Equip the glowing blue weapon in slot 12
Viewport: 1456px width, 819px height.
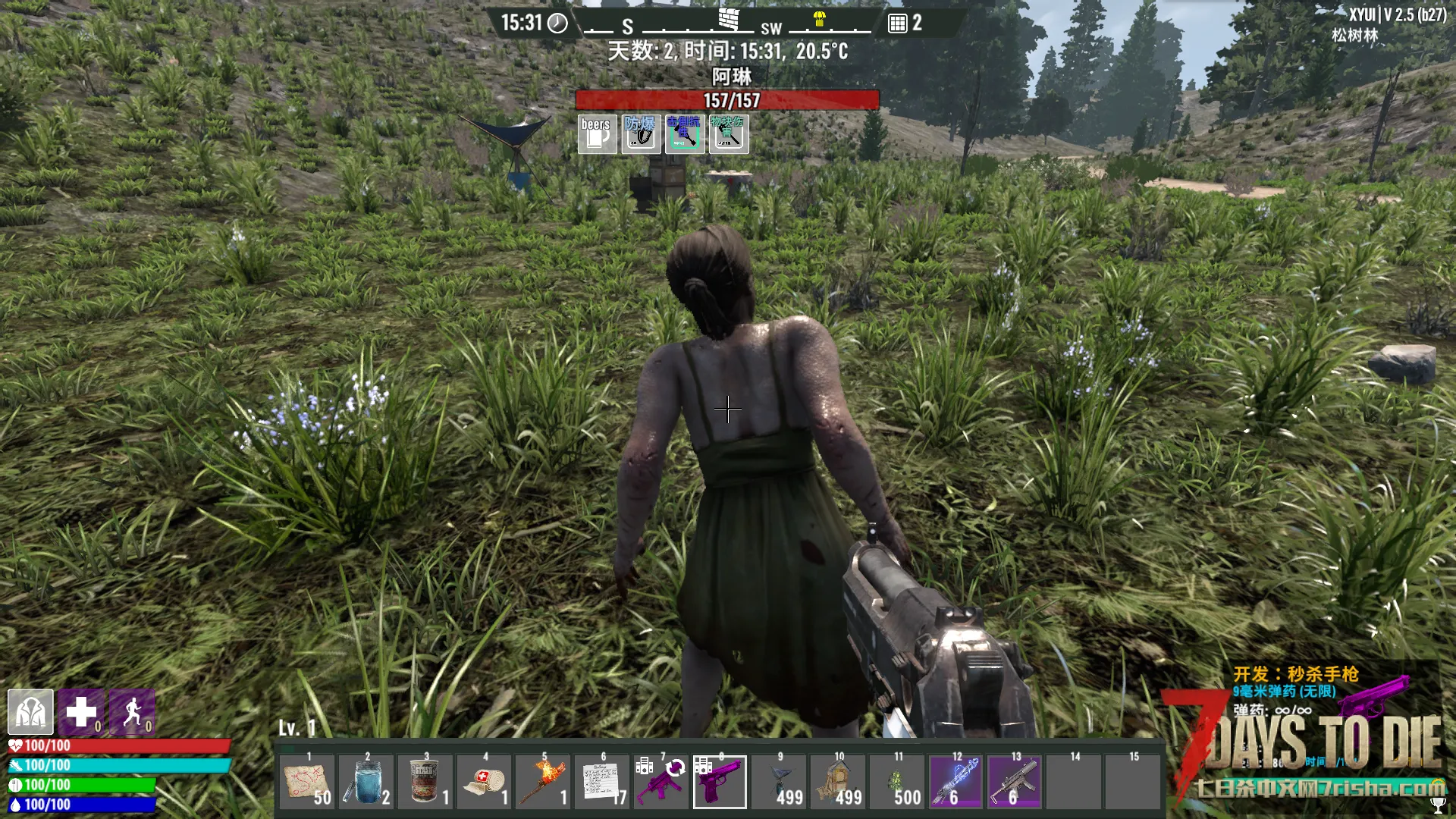955,782
